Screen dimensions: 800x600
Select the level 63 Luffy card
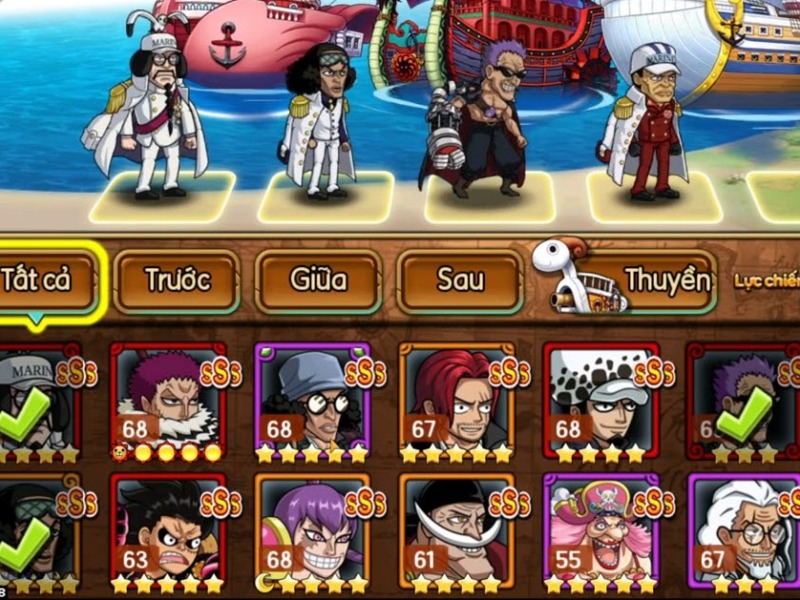coord(167,530)
